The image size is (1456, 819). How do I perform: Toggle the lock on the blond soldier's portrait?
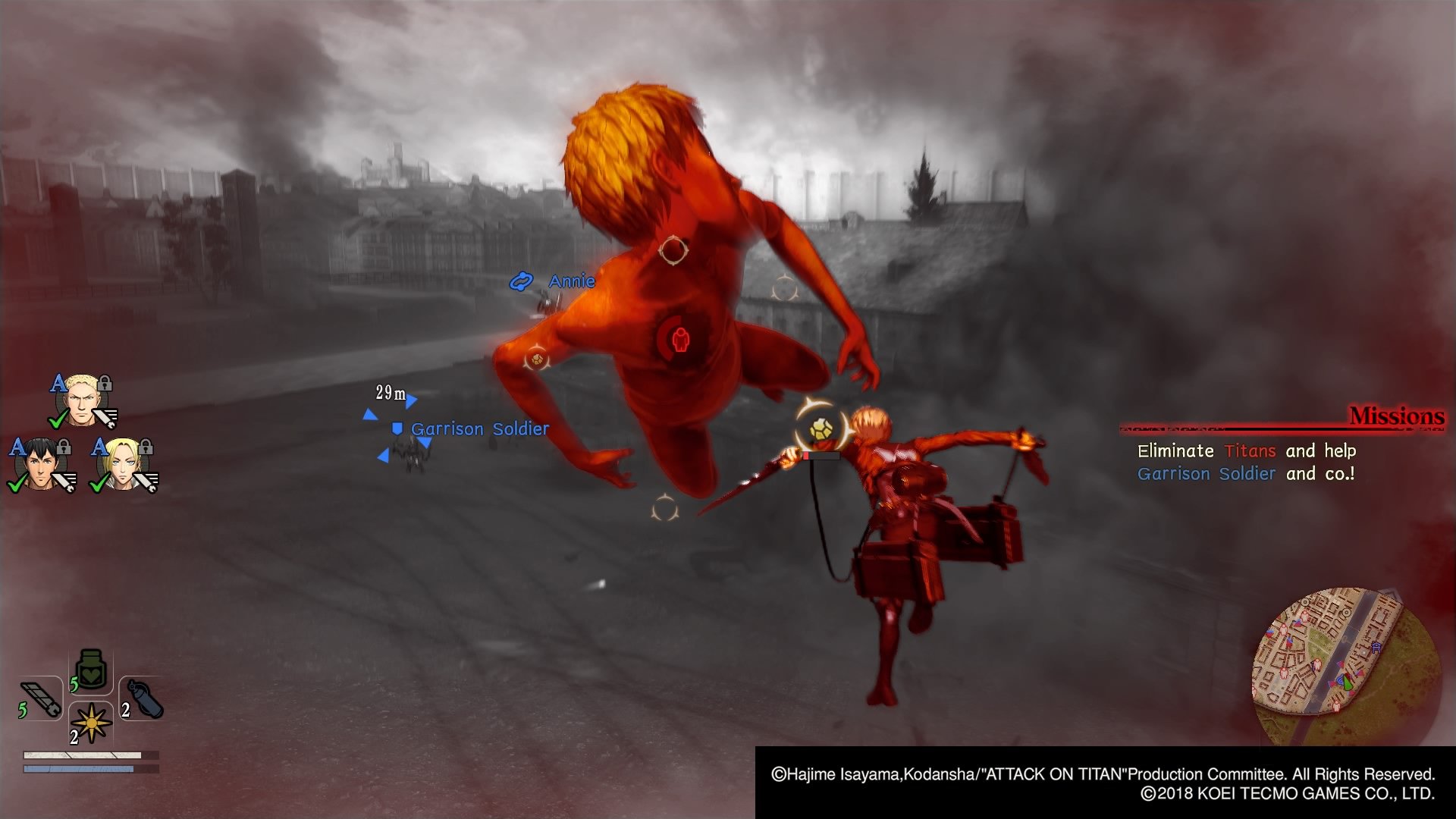click(104, 383)
